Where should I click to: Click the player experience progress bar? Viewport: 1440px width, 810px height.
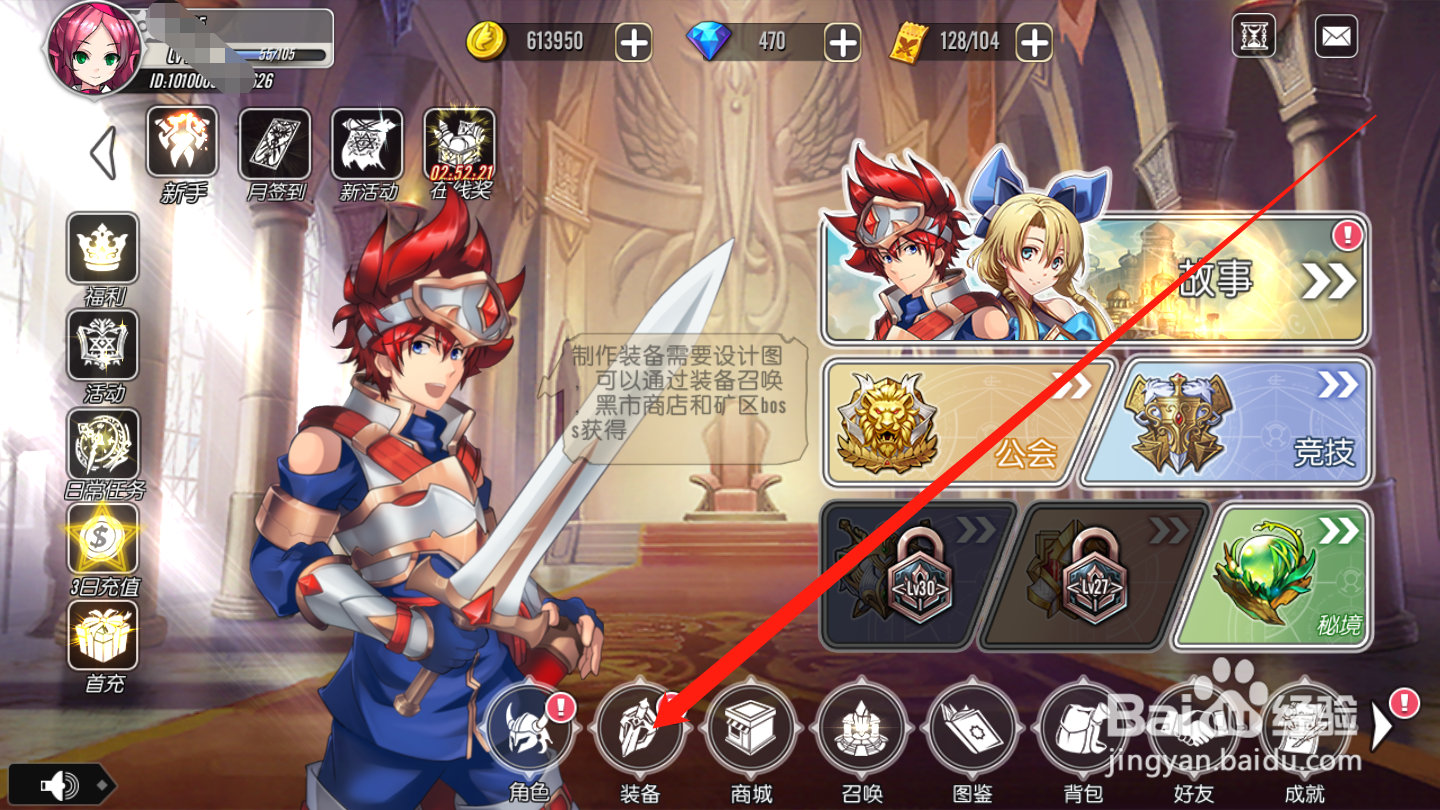point(250,57)
